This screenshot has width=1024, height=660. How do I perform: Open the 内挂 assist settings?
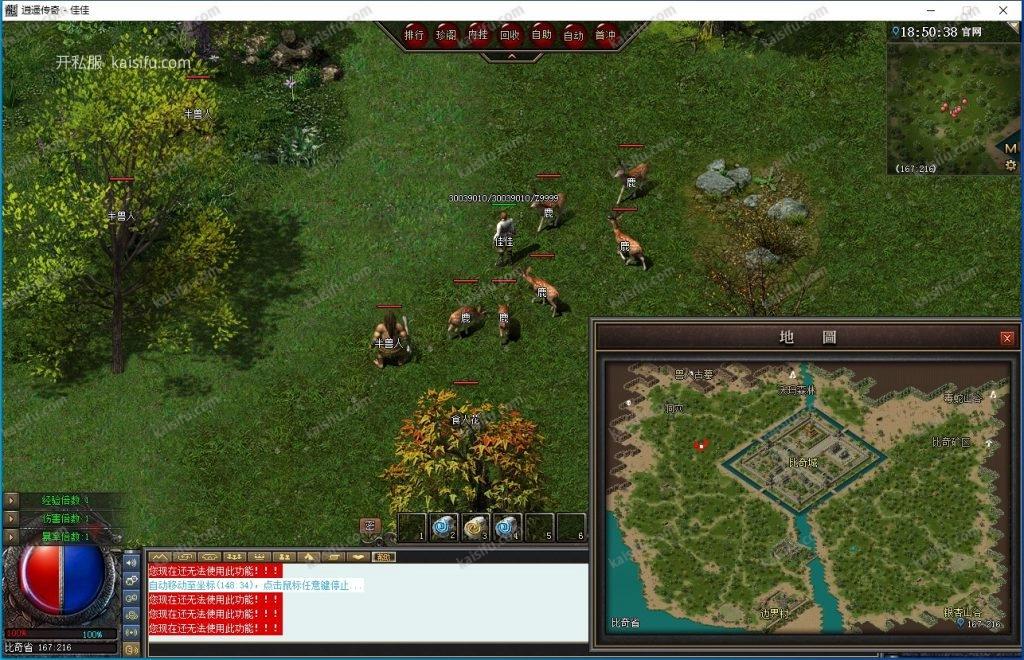pyautogui.click(x=479, y=35)
